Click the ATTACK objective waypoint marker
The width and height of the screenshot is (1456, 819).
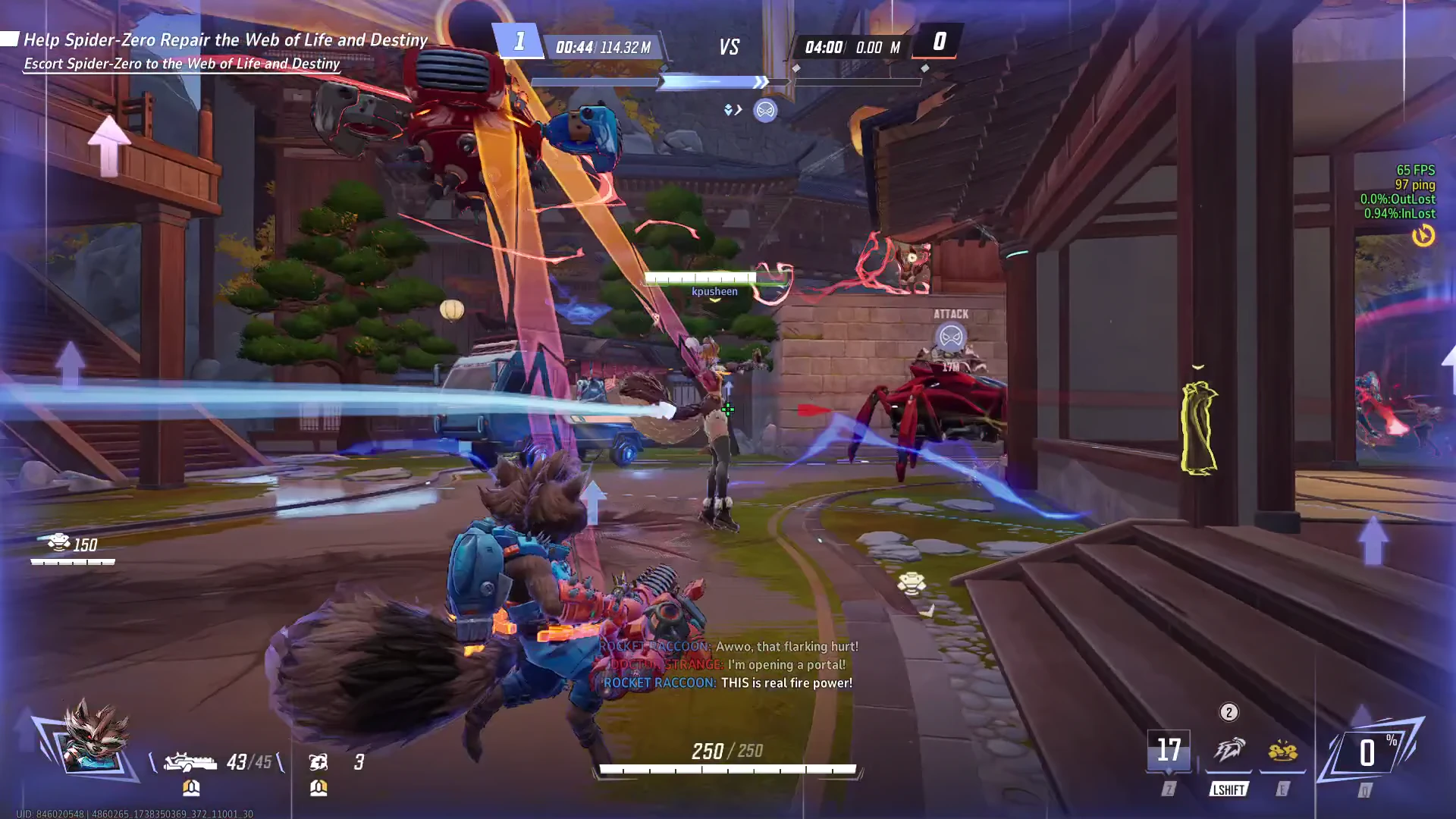pyautogui.click(x=950, y=335)
